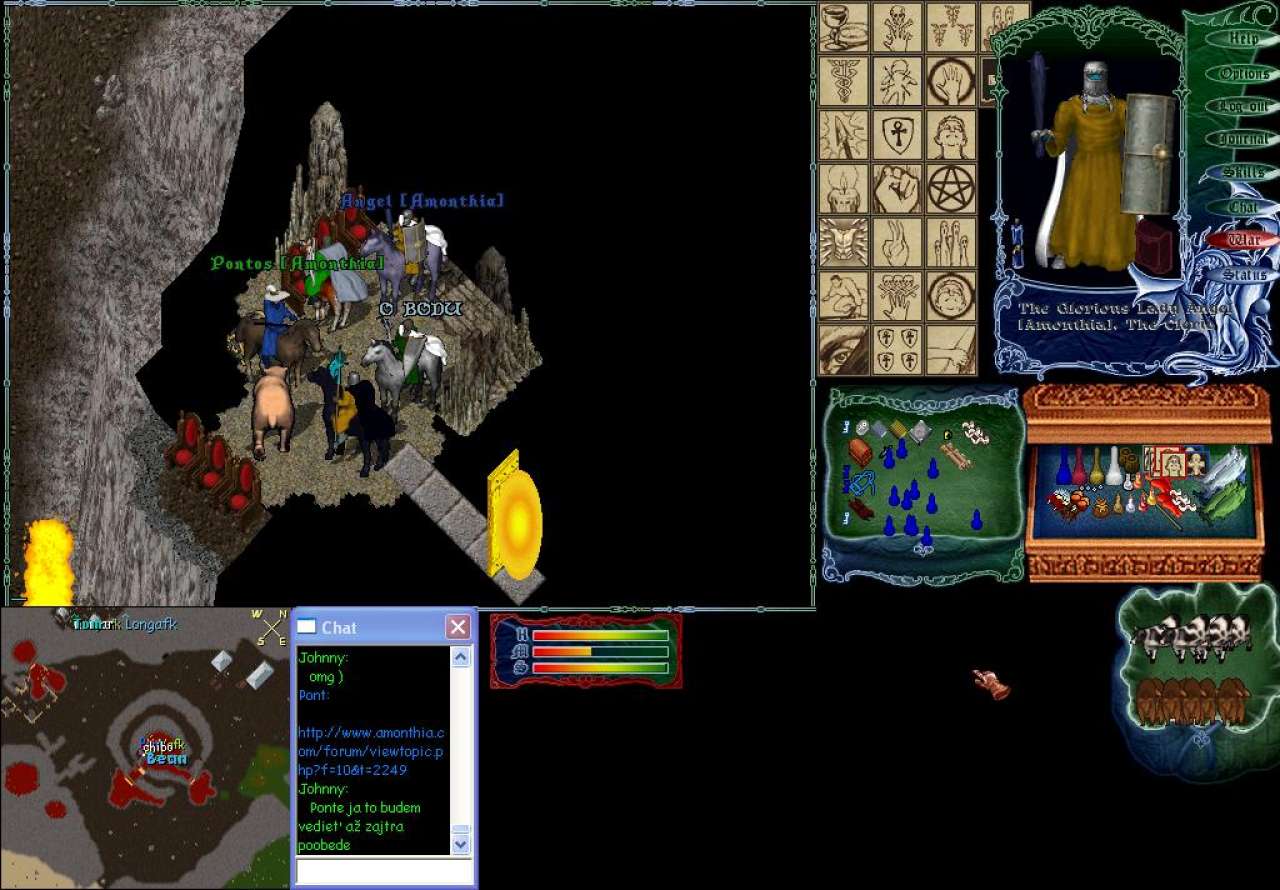Select the lit candle spell icon

[x=843, y=188]
